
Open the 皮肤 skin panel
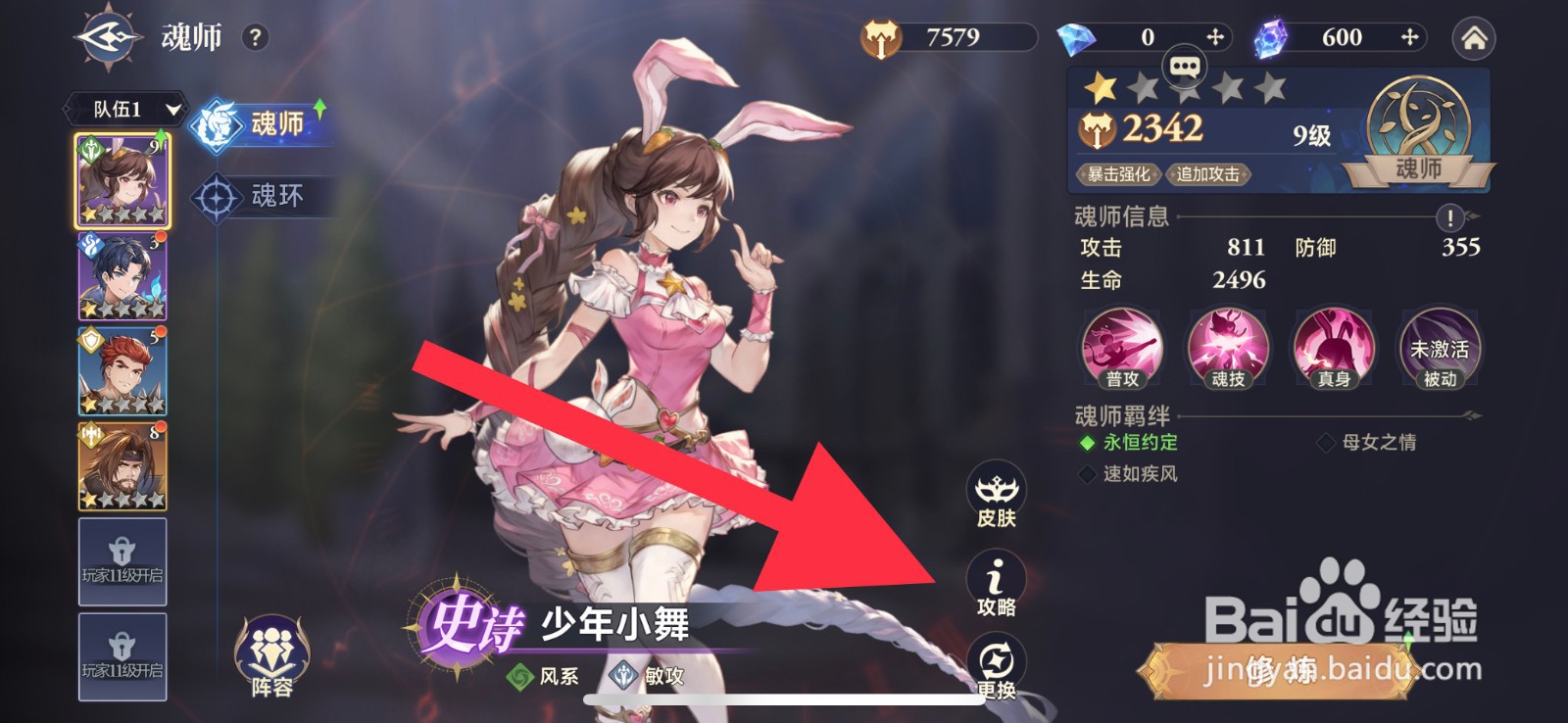[x=998, y=490]
